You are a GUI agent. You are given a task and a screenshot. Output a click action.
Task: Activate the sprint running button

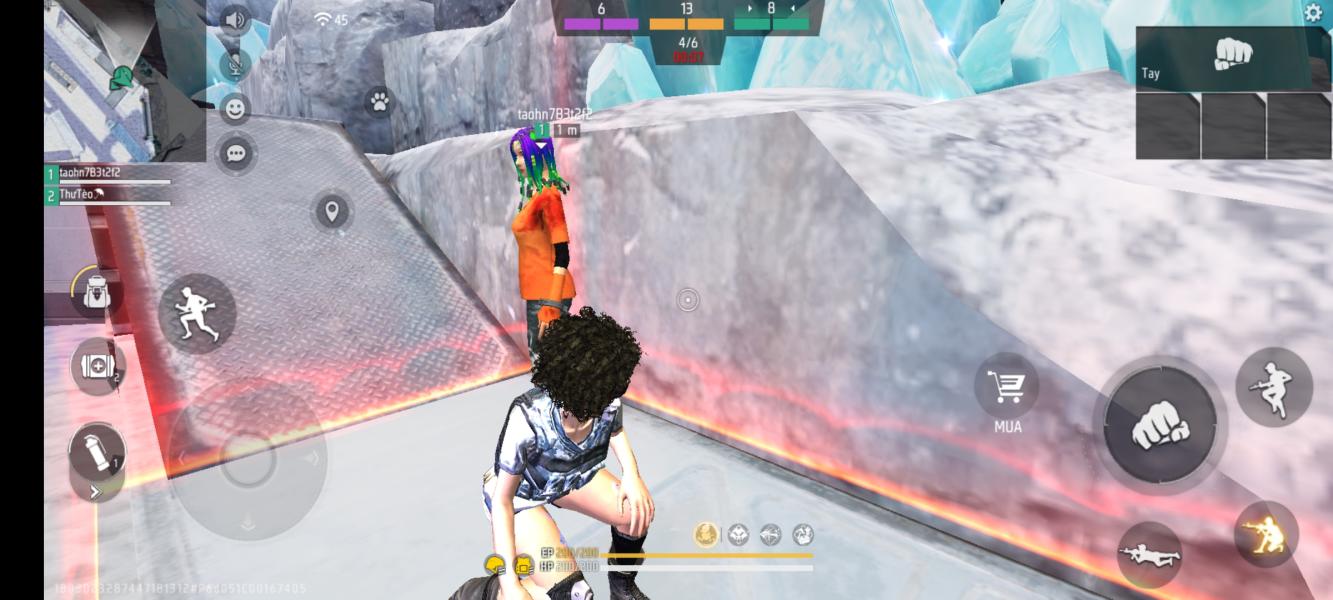click(x=197, y=313)
